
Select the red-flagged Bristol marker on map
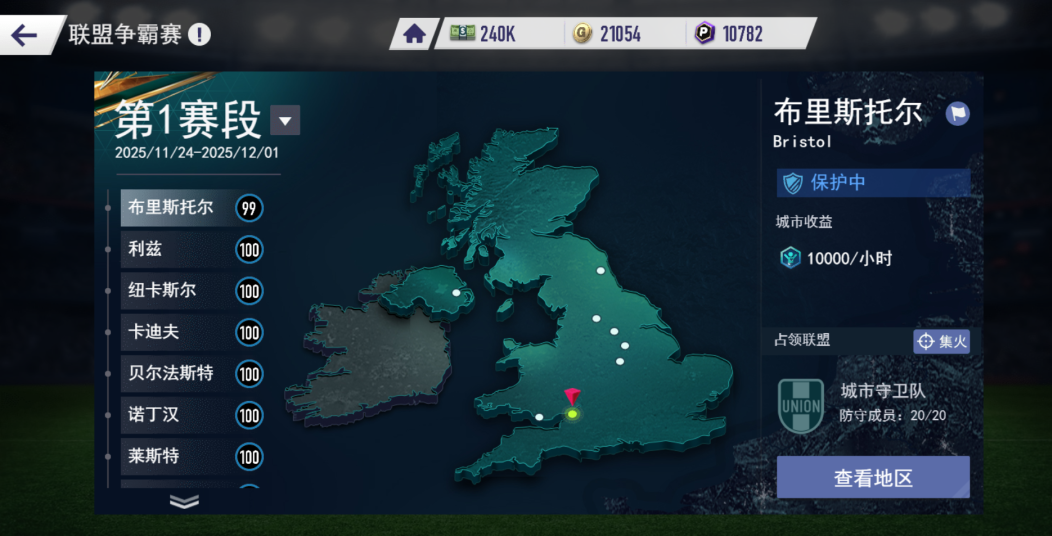572,412
